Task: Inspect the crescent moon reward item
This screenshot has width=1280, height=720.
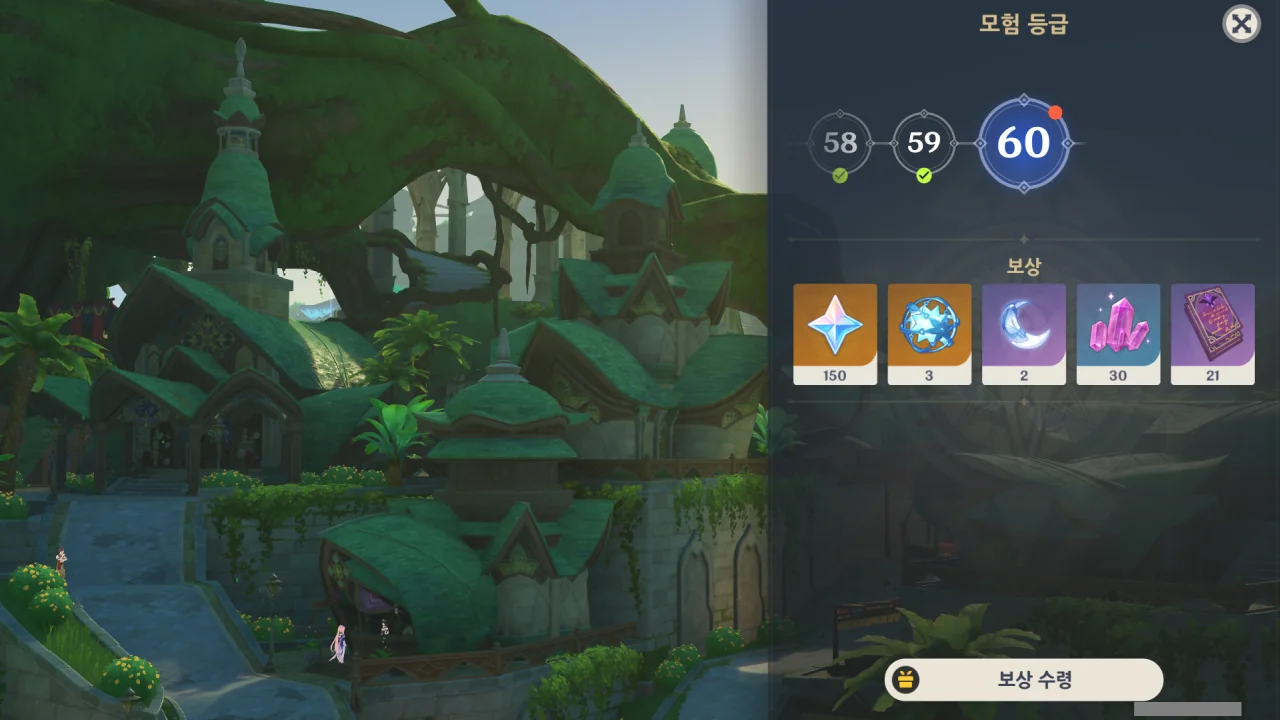Action: 1023,333
